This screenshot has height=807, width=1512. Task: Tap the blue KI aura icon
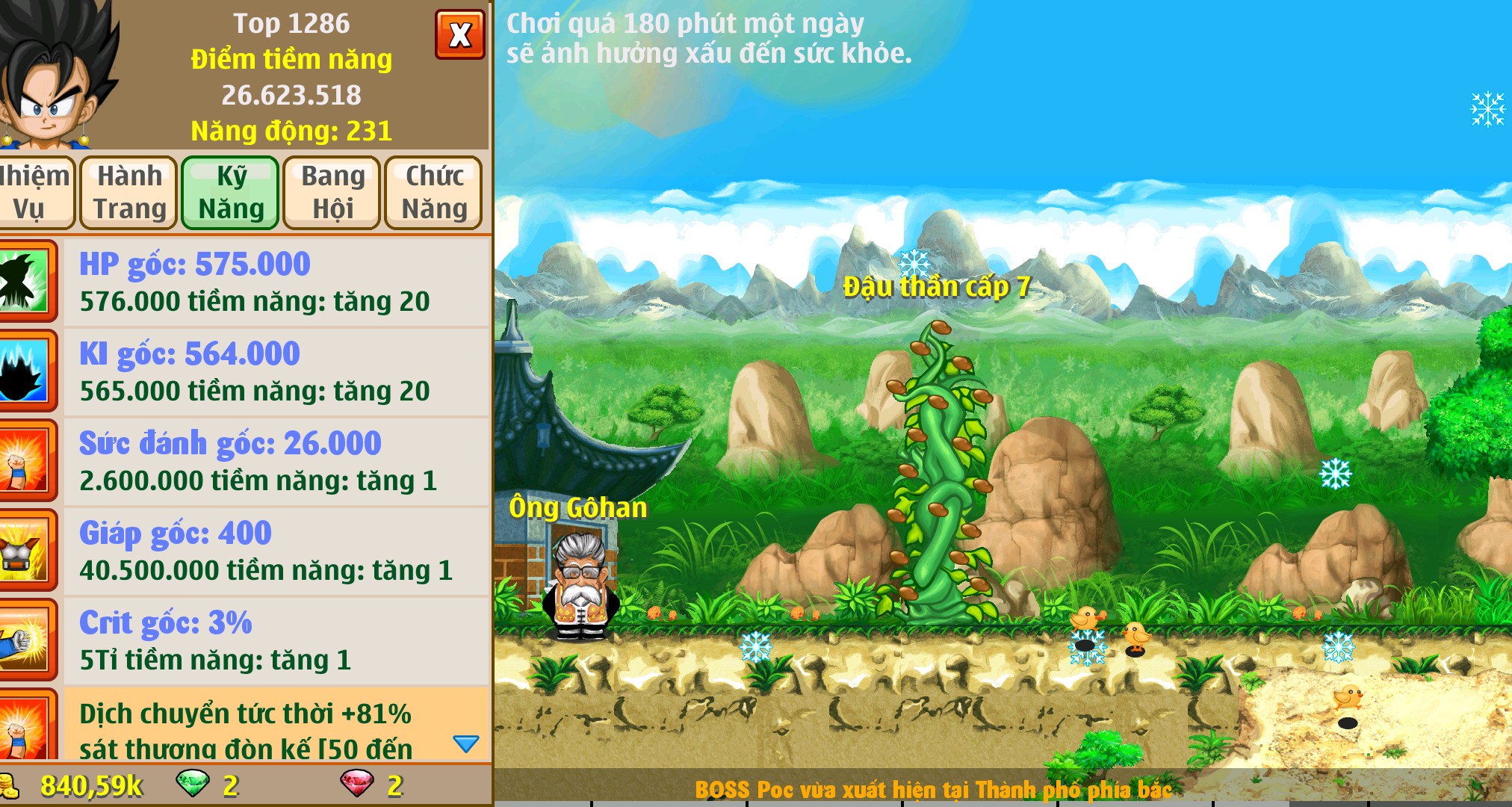(x=25, y=371)
